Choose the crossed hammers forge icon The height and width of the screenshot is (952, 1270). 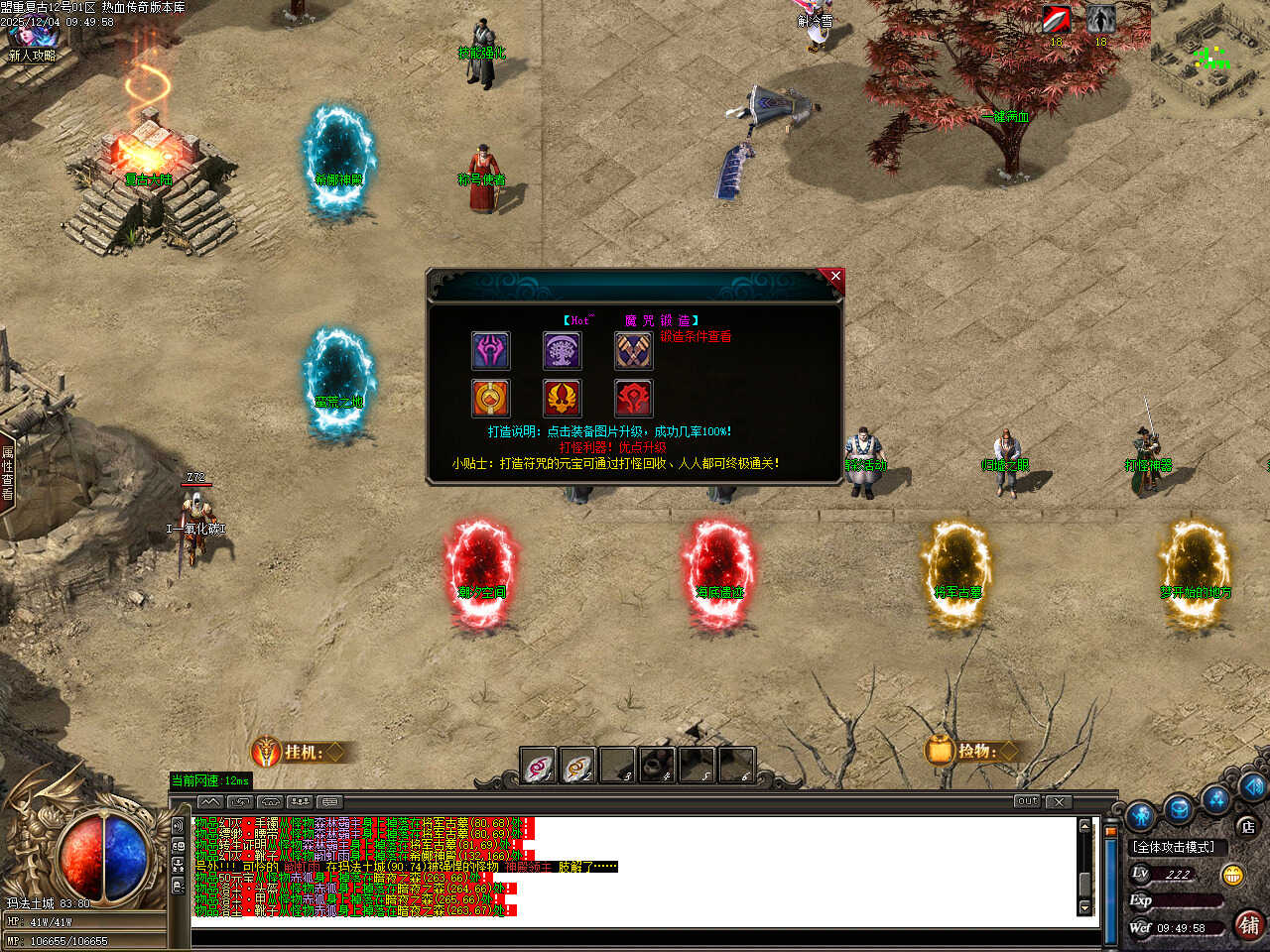[633, 351]
